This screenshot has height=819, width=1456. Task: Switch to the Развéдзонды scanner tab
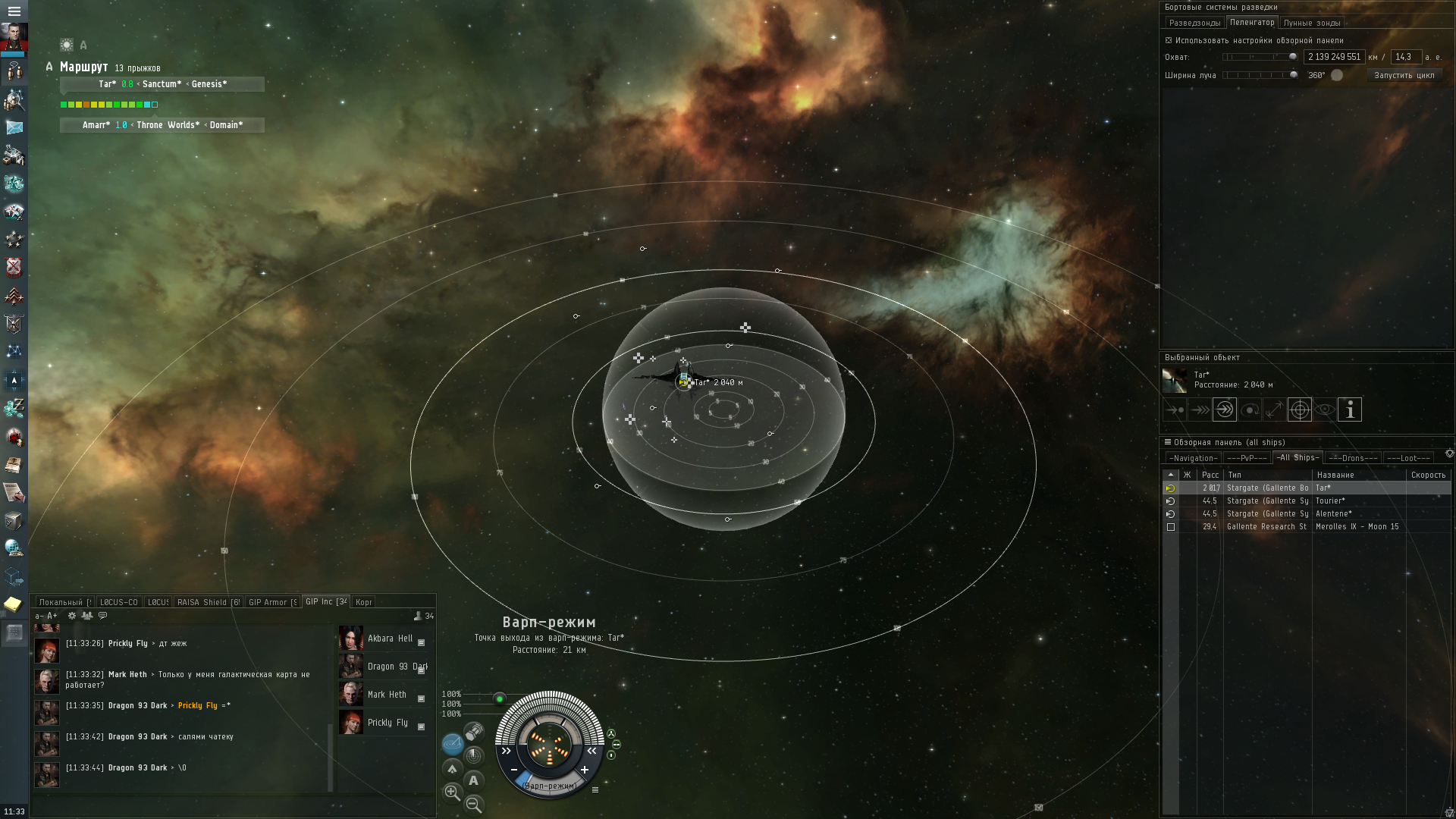pos(1194,23)
